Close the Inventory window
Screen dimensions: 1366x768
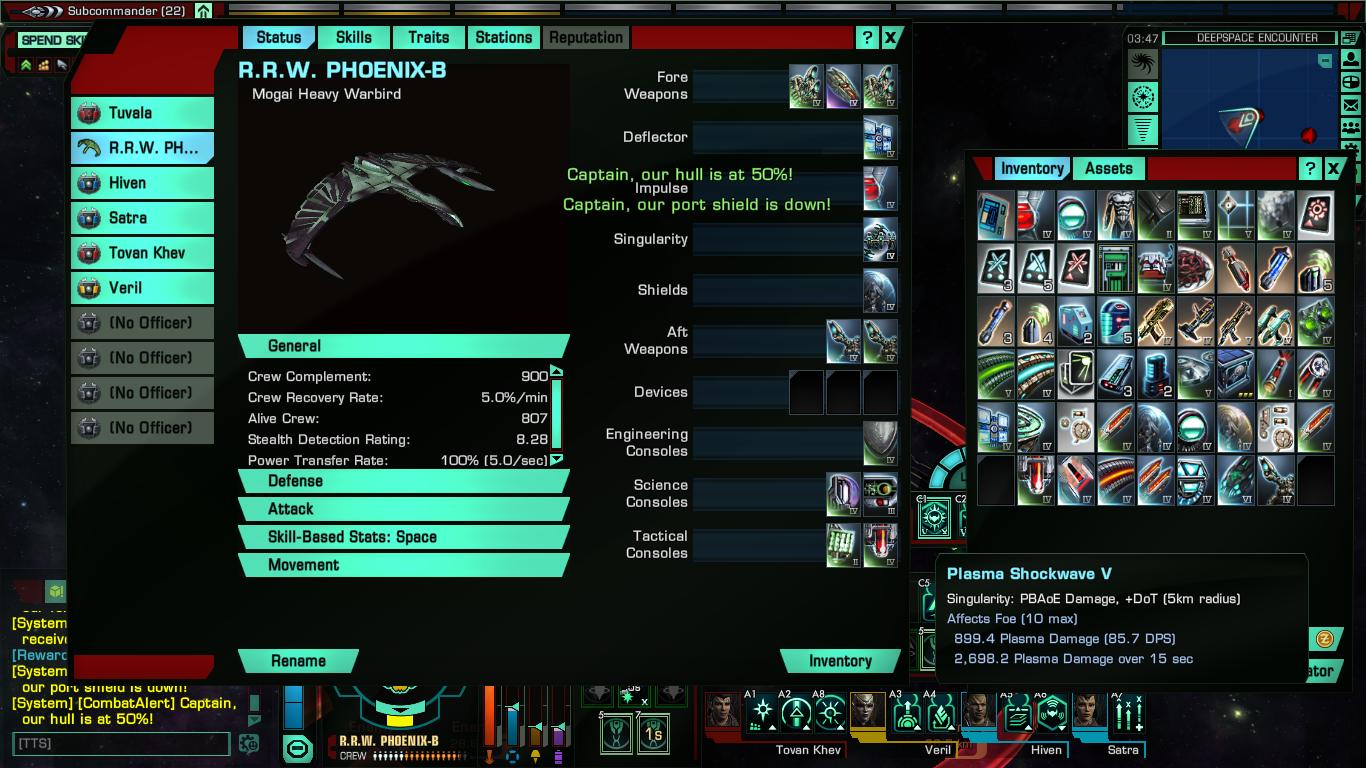(1333, 169)
